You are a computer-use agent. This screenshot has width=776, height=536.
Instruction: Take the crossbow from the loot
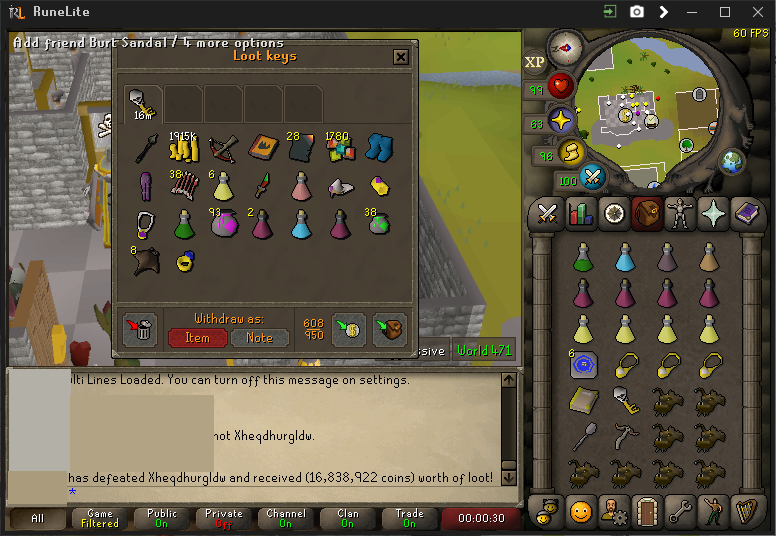[x=223, y=148]
